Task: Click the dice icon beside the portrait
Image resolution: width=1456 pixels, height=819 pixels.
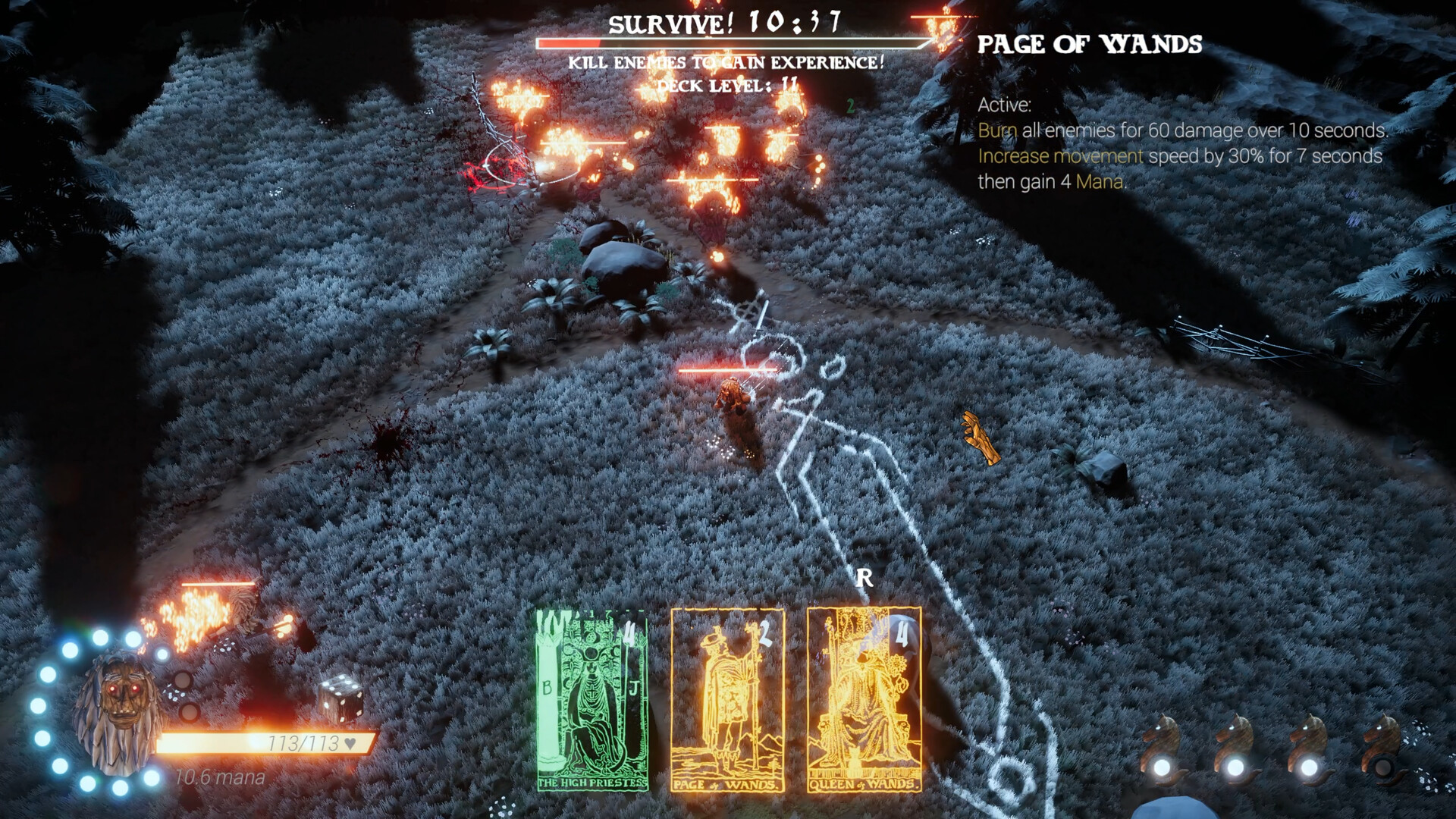Action: click(x=340, y=696)
